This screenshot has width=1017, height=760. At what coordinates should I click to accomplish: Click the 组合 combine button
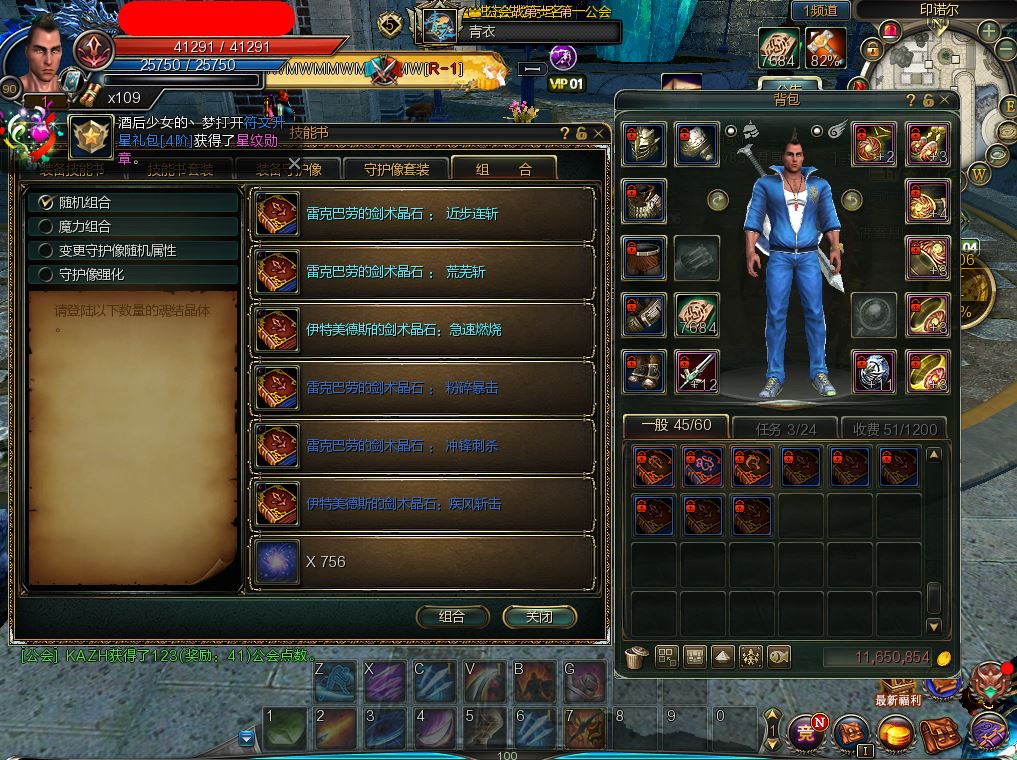click(452, 616)
